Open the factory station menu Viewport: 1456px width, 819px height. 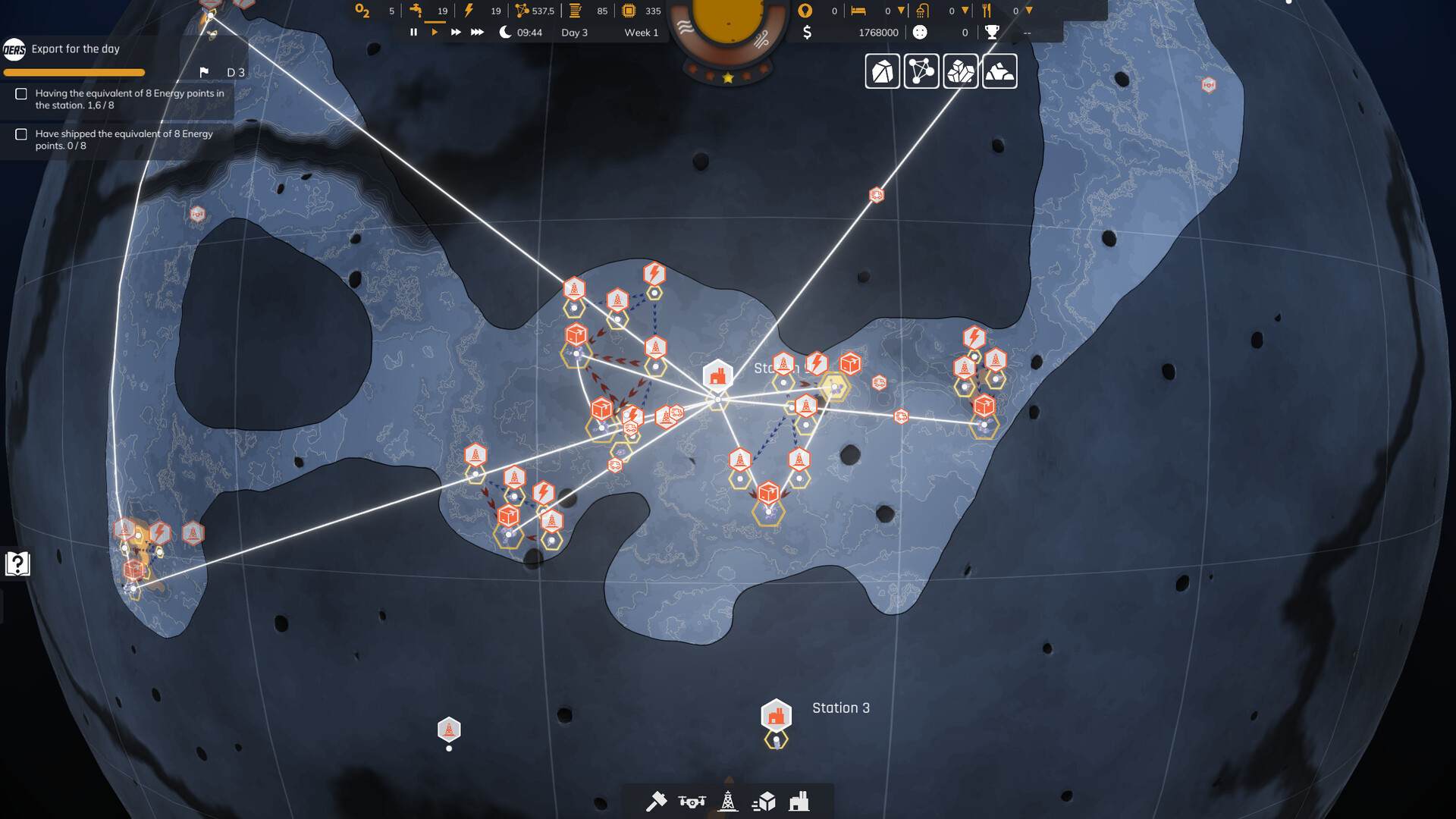tap(799, 802)
